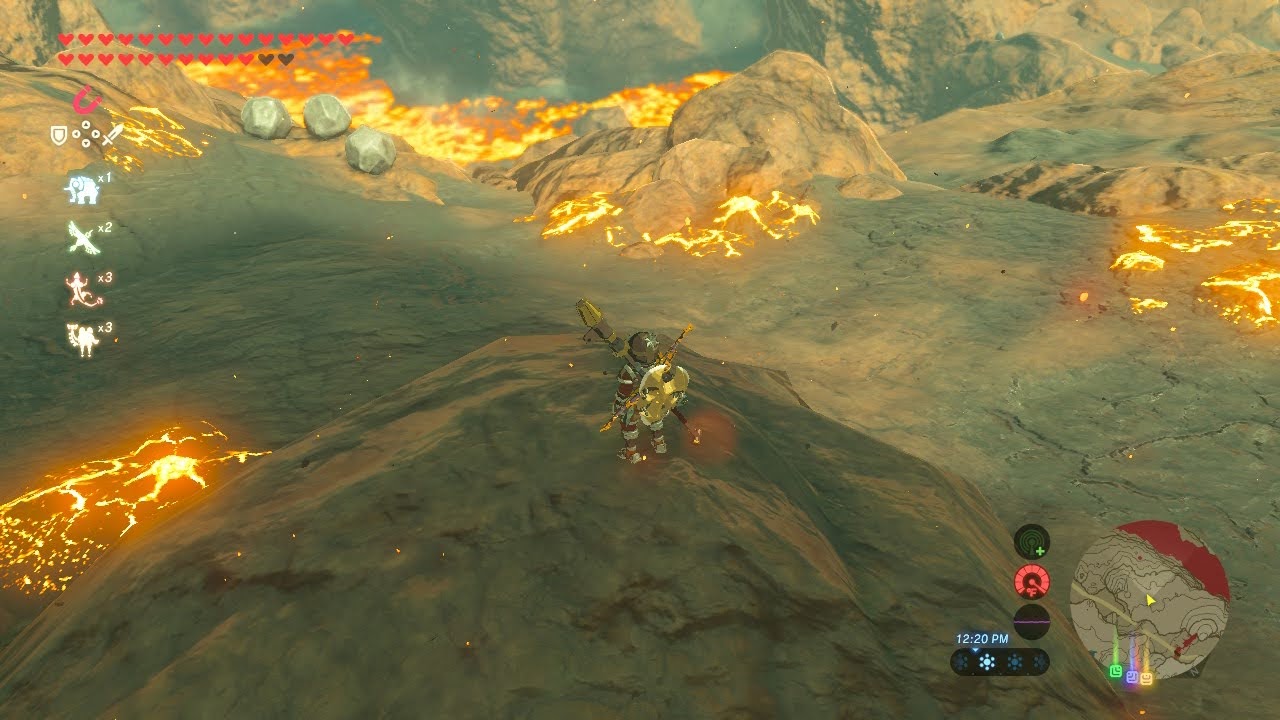
Task: Select the green map marker pin
Action: [x=1116, y=670]
